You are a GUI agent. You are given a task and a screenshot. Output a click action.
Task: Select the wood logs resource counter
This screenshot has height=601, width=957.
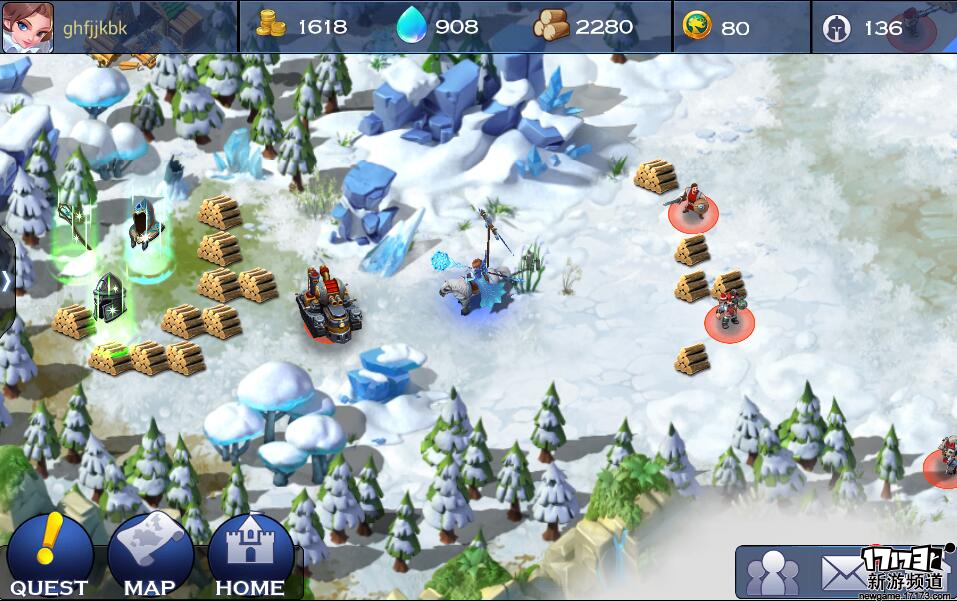point(551,27)
